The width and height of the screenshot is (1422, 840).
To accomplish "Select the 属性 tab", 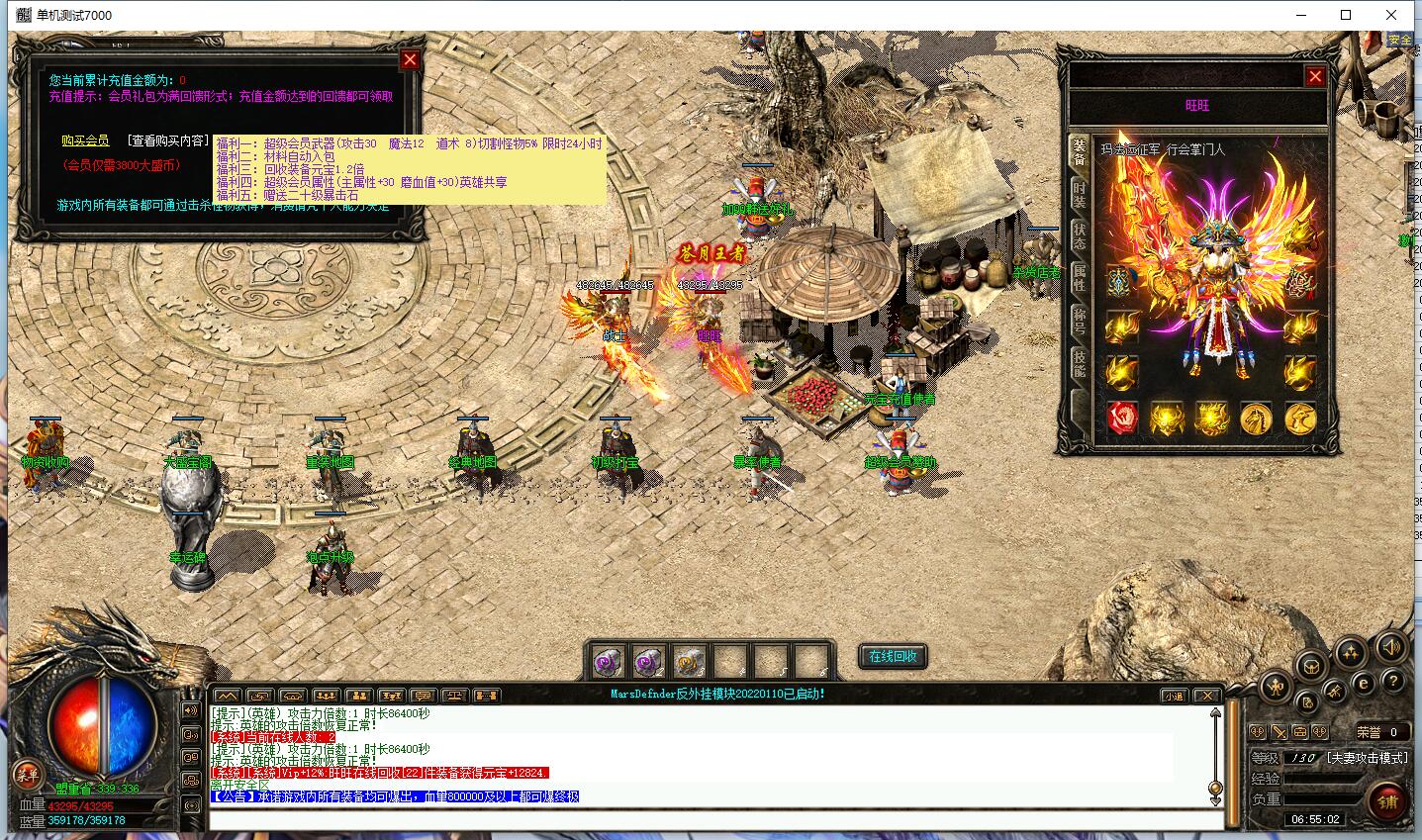I will pyautogui.click(x=1079, y=278).
